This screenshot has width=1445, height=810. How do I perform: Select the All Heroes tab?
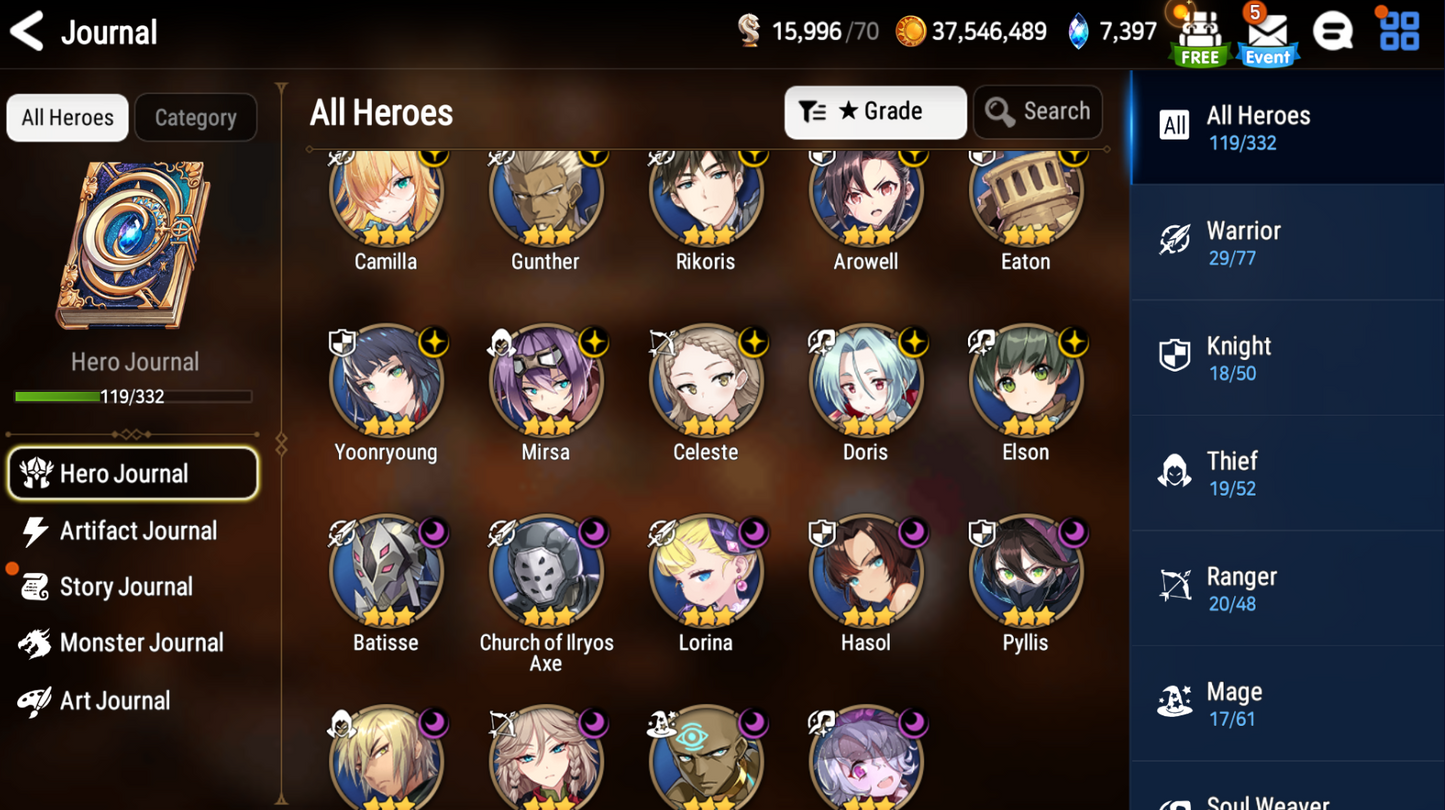click(66, 117)
